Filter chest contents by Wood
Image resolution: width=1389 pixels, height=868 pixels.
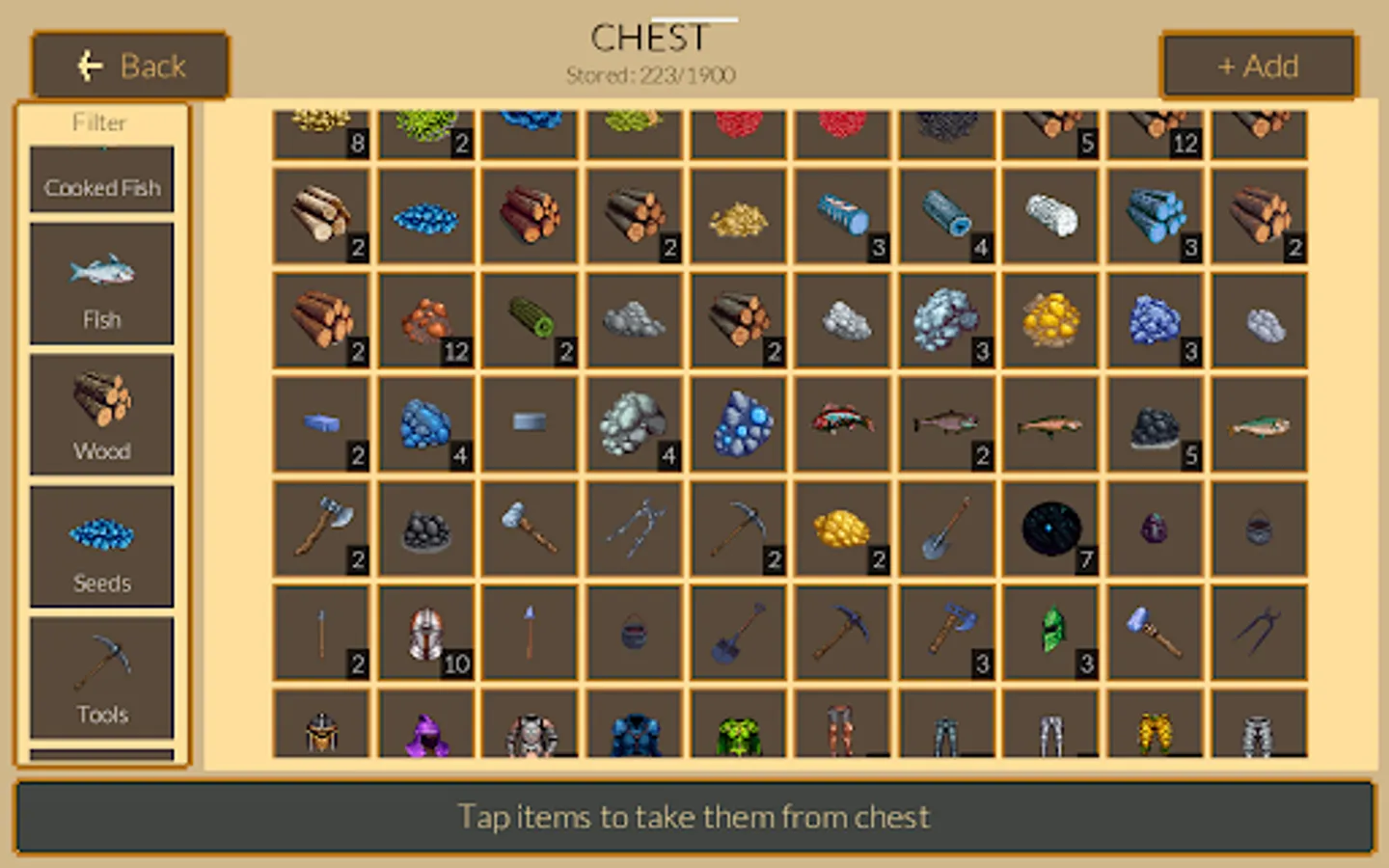pos(101,415)
